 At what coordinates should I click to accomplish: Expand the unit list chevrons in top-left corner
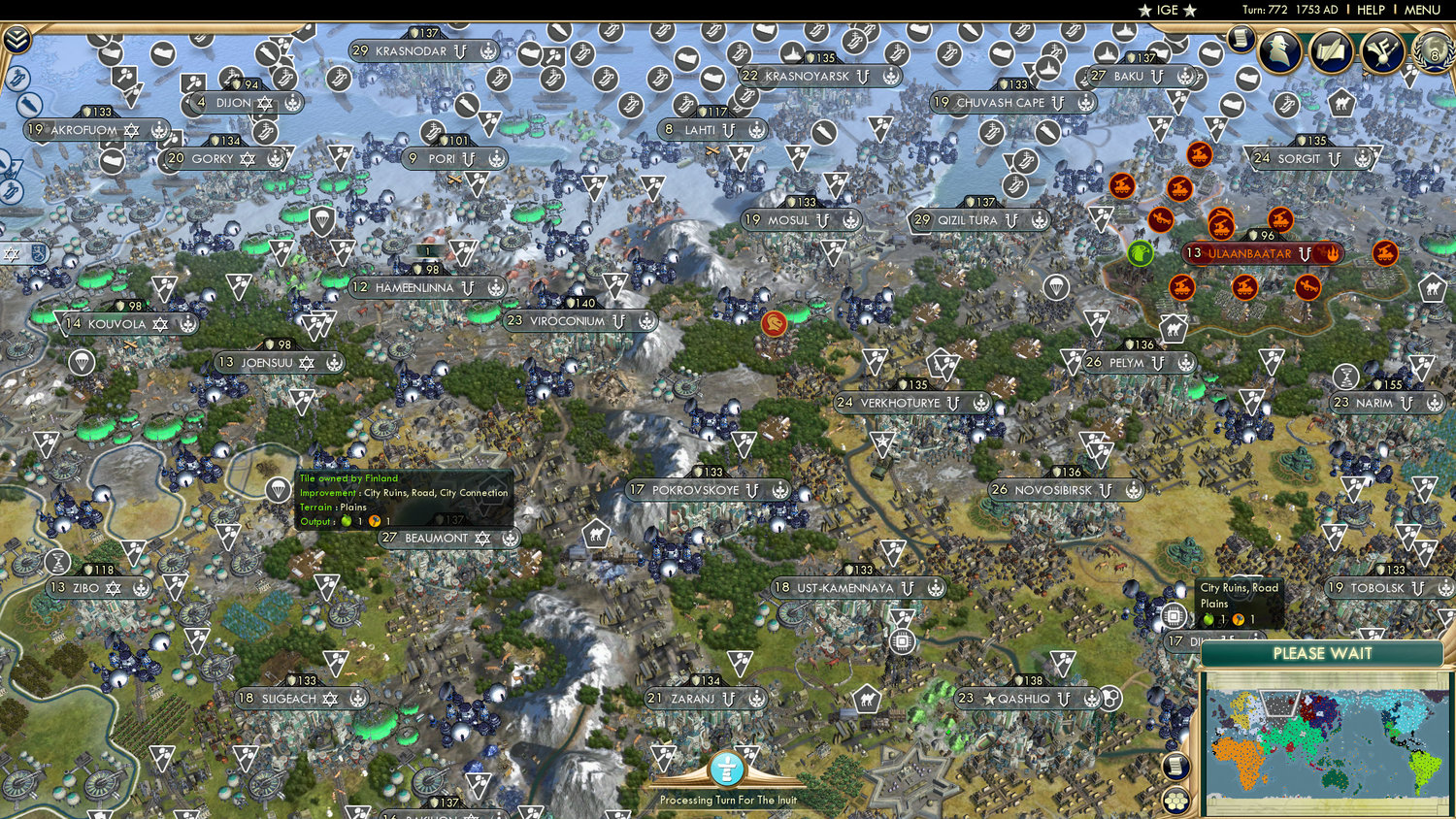coord(17,37)
